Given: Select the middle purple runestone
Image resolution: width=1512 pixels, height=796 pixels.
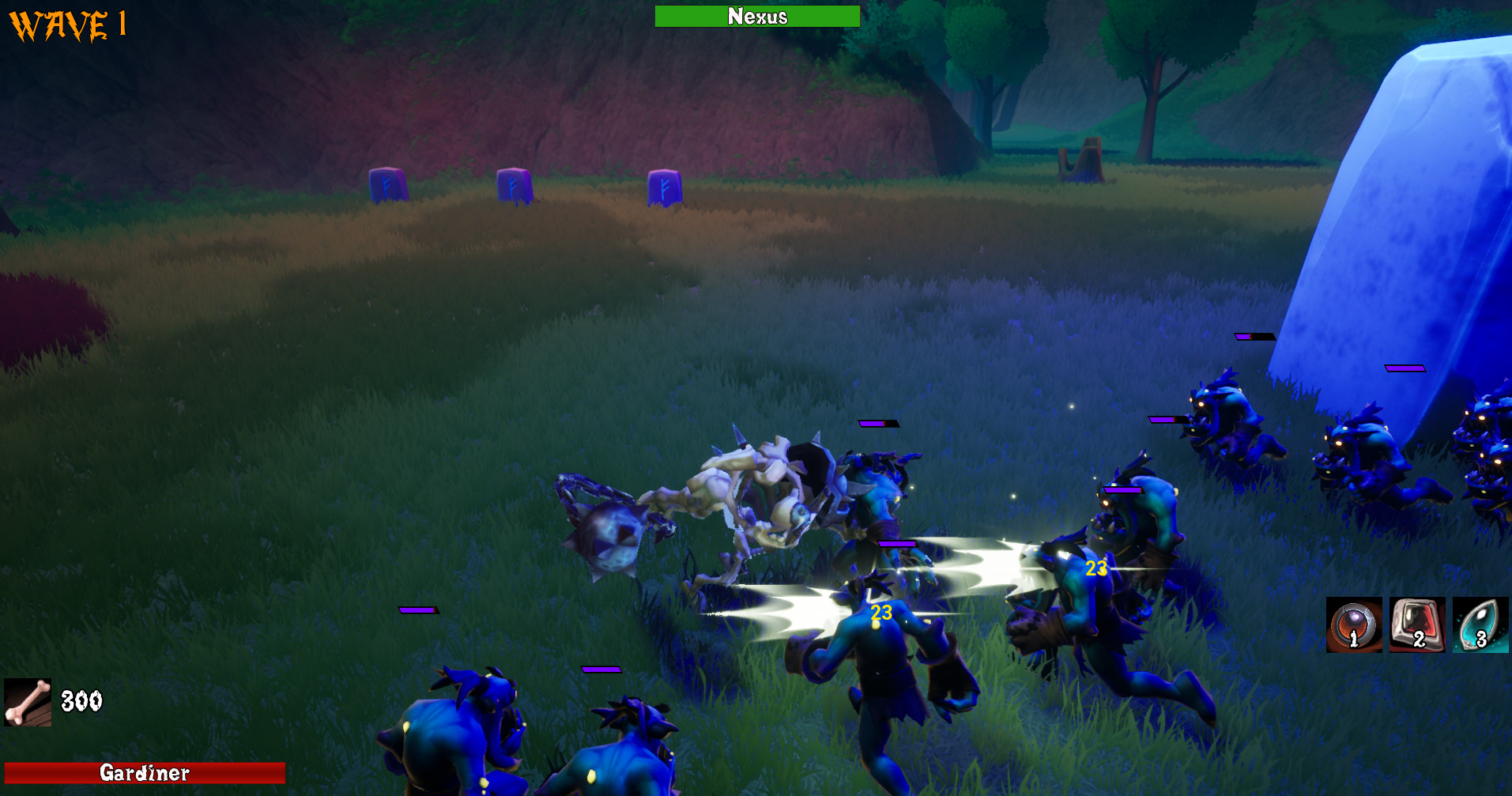Looking at the screenshot, I should click(513, 183).
